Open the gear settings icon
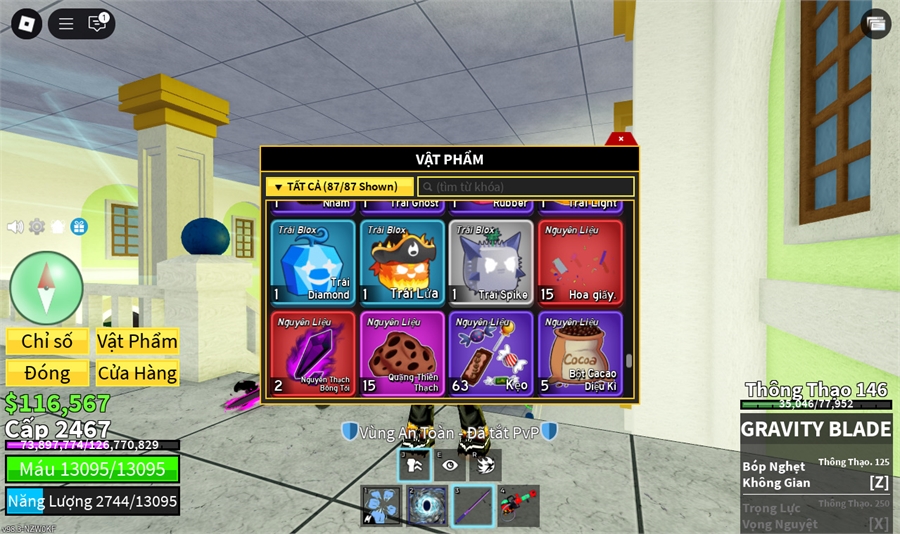 (37, 227)
